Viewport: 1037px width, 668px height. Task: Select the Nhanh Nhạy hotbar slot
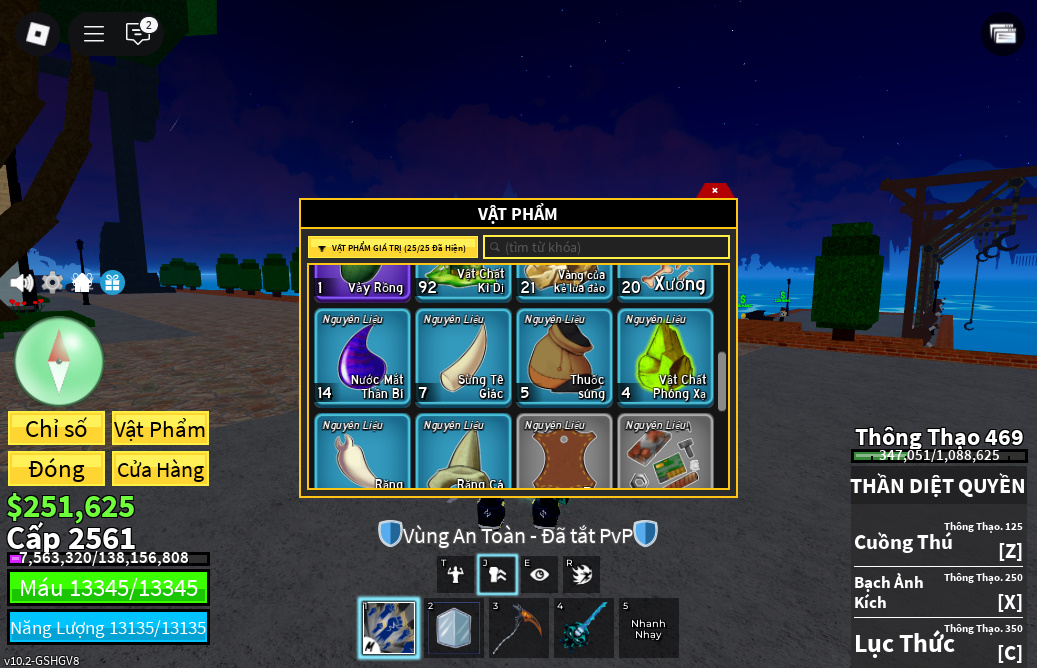[648, 628]
